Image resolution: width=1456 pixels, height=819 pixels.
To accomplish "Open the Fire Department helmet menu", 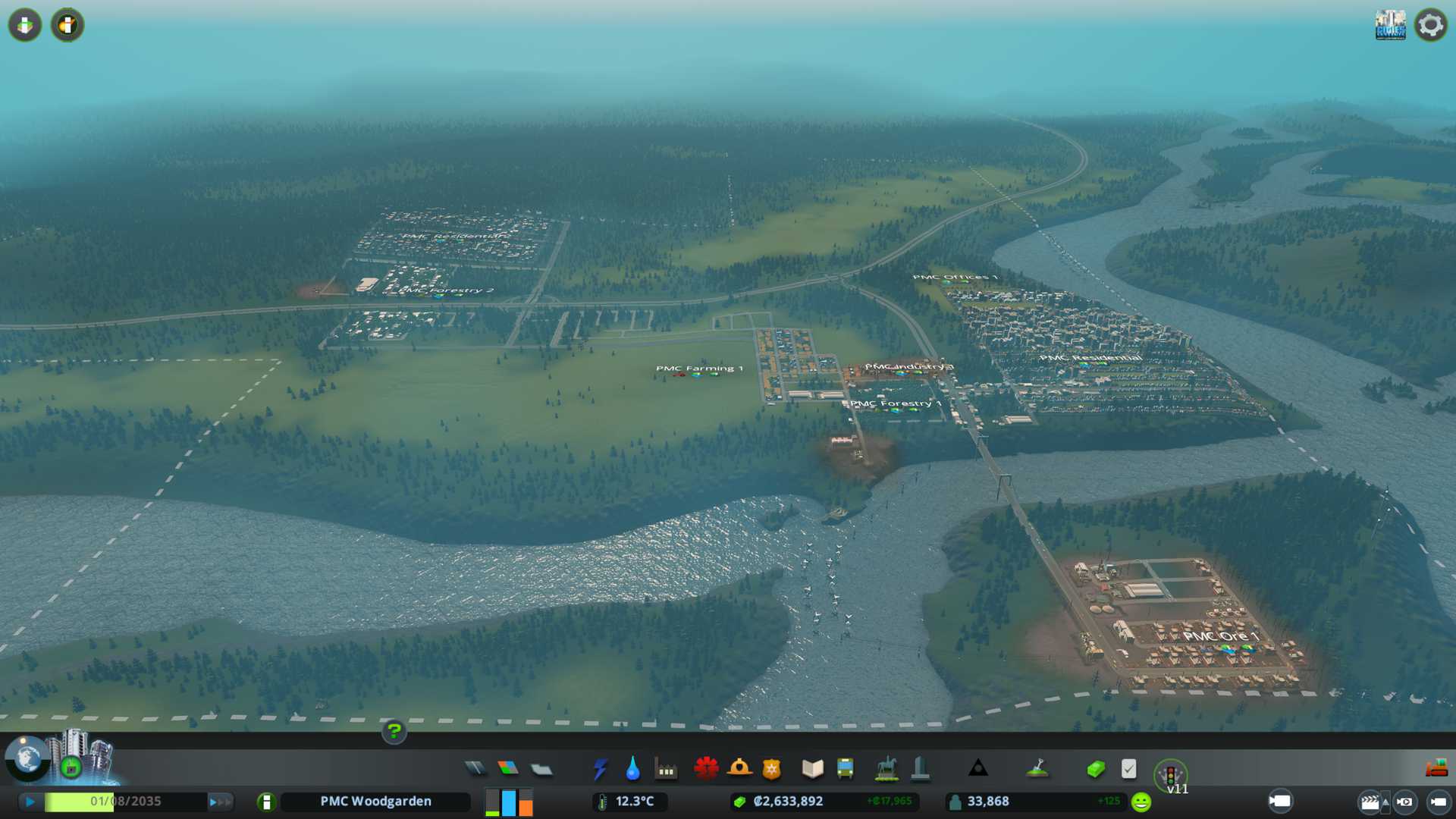I will pos(739,769).
